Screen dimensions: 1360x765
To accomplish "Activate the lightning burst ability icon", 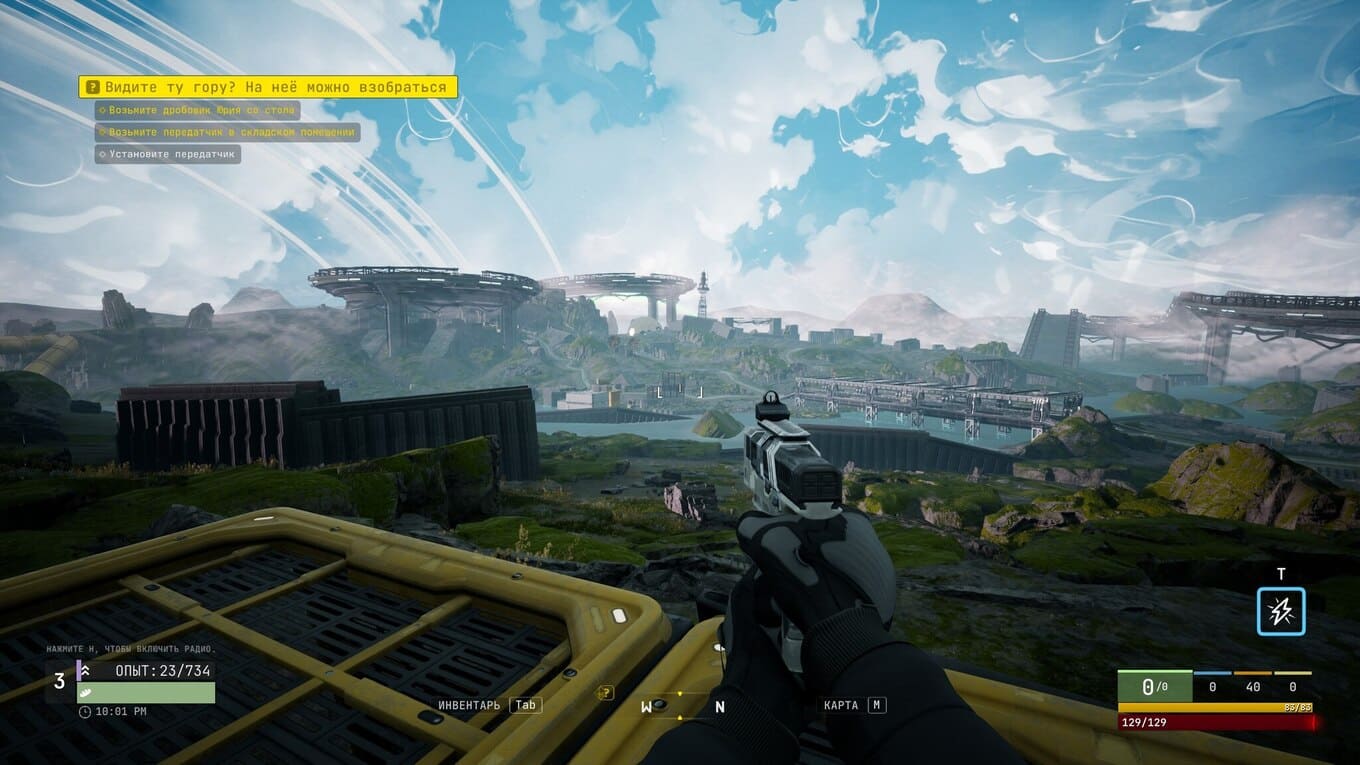I will [1281, 611].
